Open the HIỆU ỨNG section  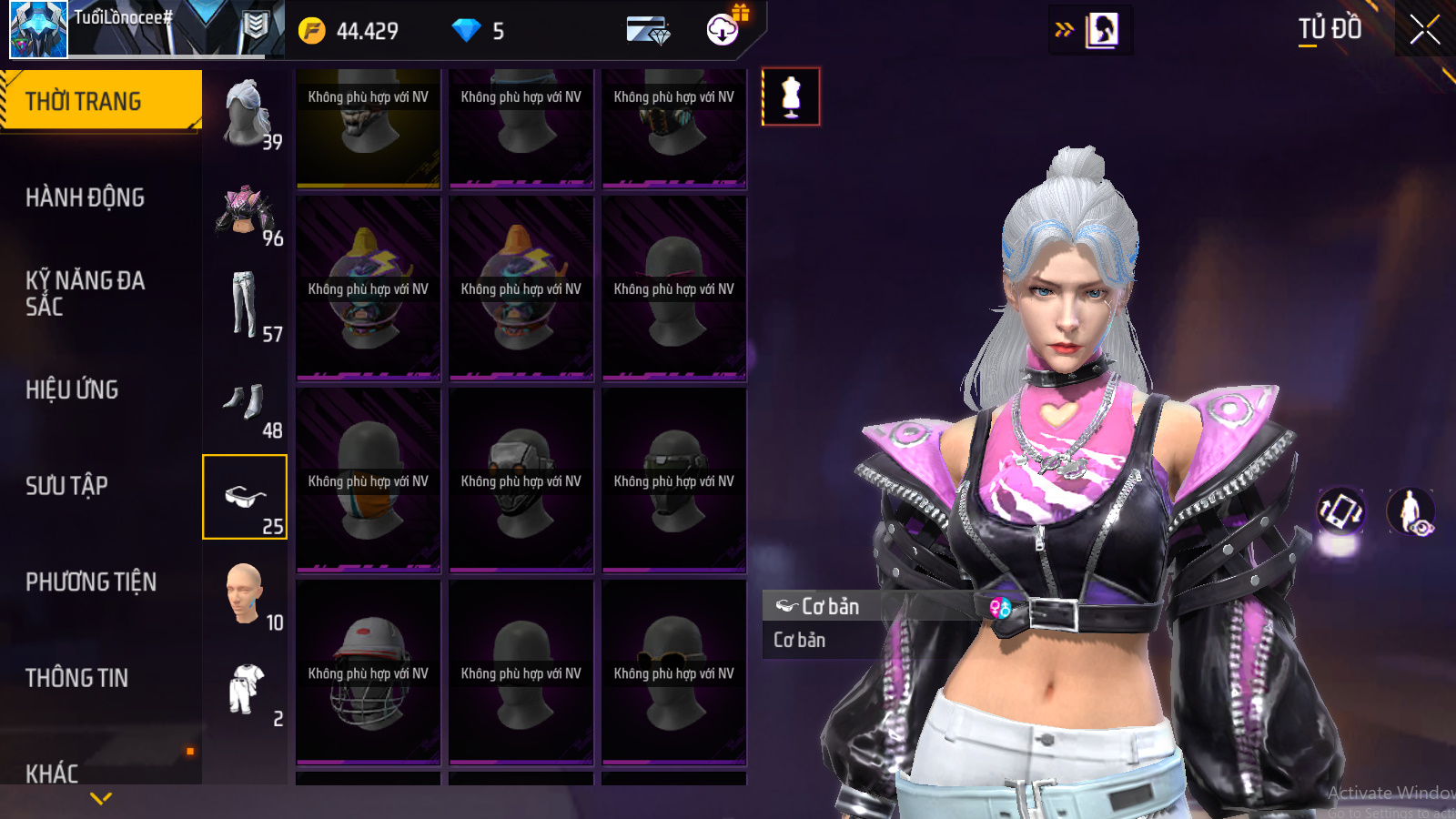[72, 389]
